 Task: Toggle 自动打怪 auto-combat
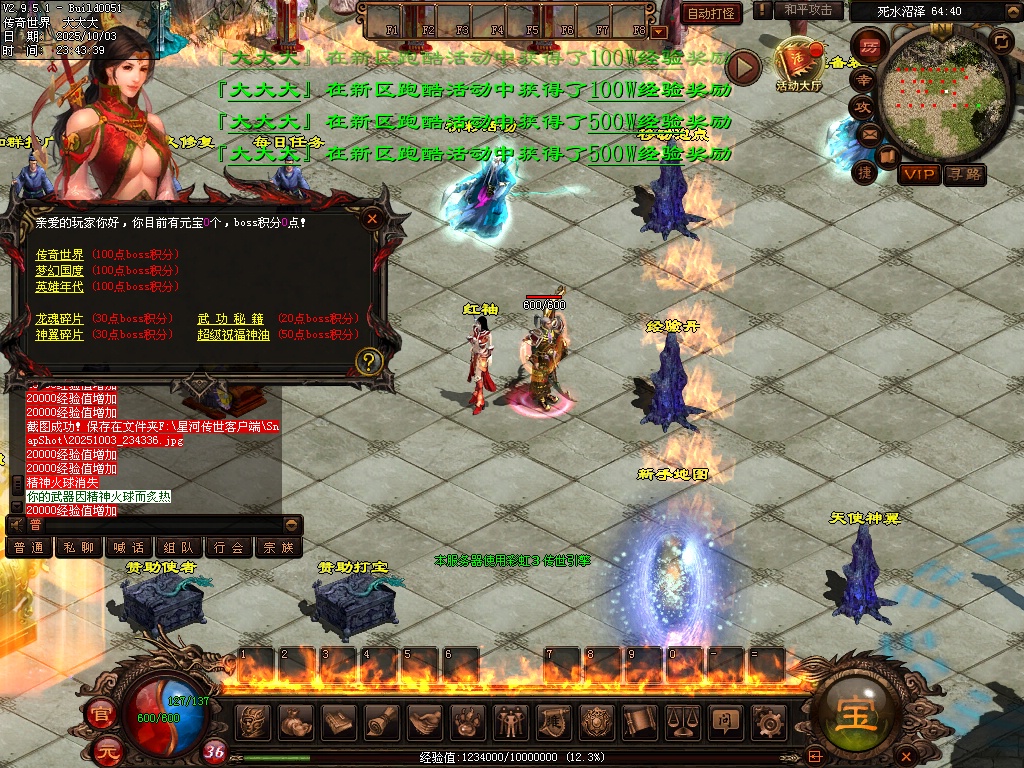pos(712,13)
